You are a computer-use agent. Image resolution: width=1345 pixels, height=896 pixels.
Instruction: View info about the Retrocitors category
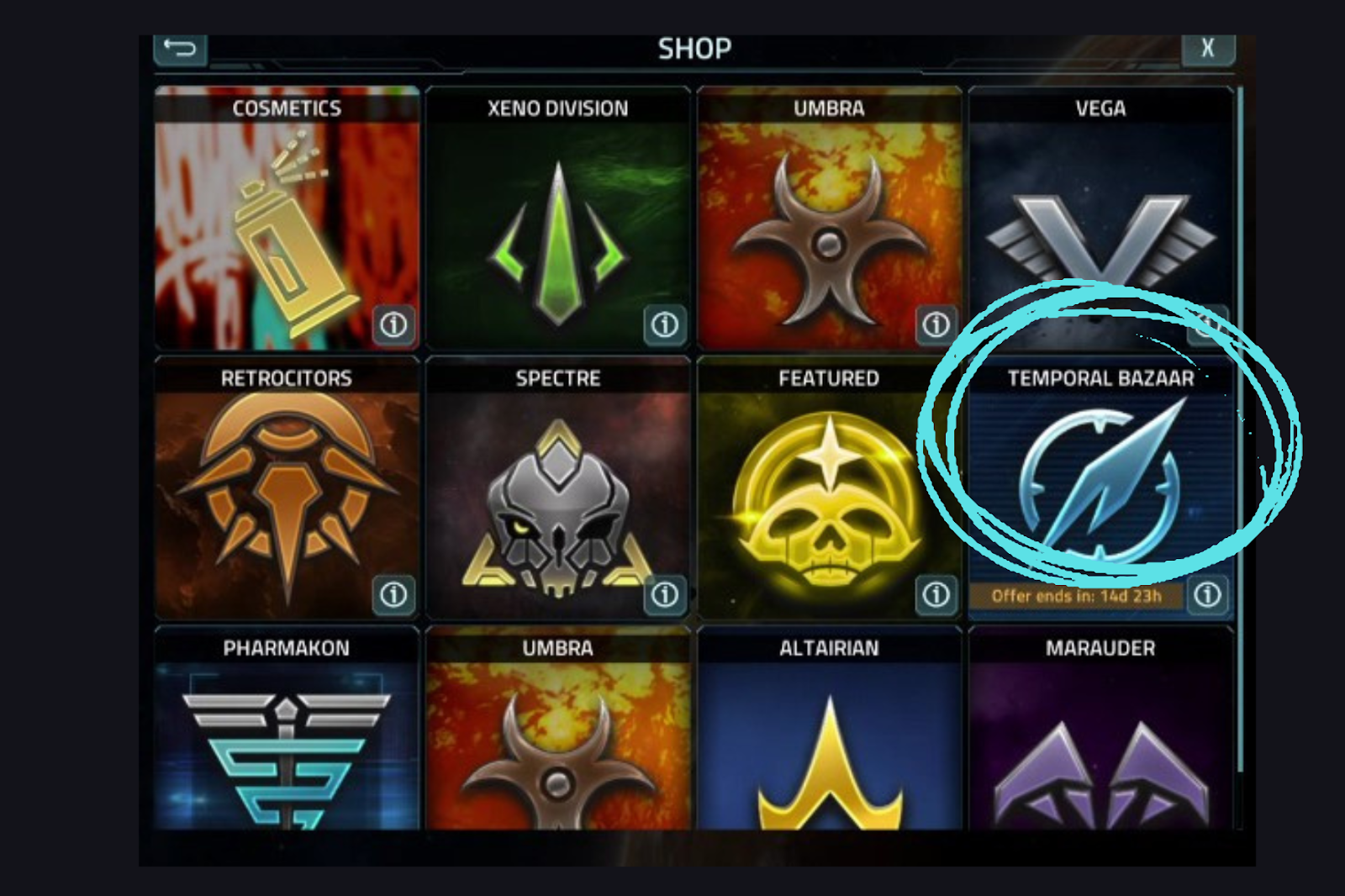click(393, 595)
